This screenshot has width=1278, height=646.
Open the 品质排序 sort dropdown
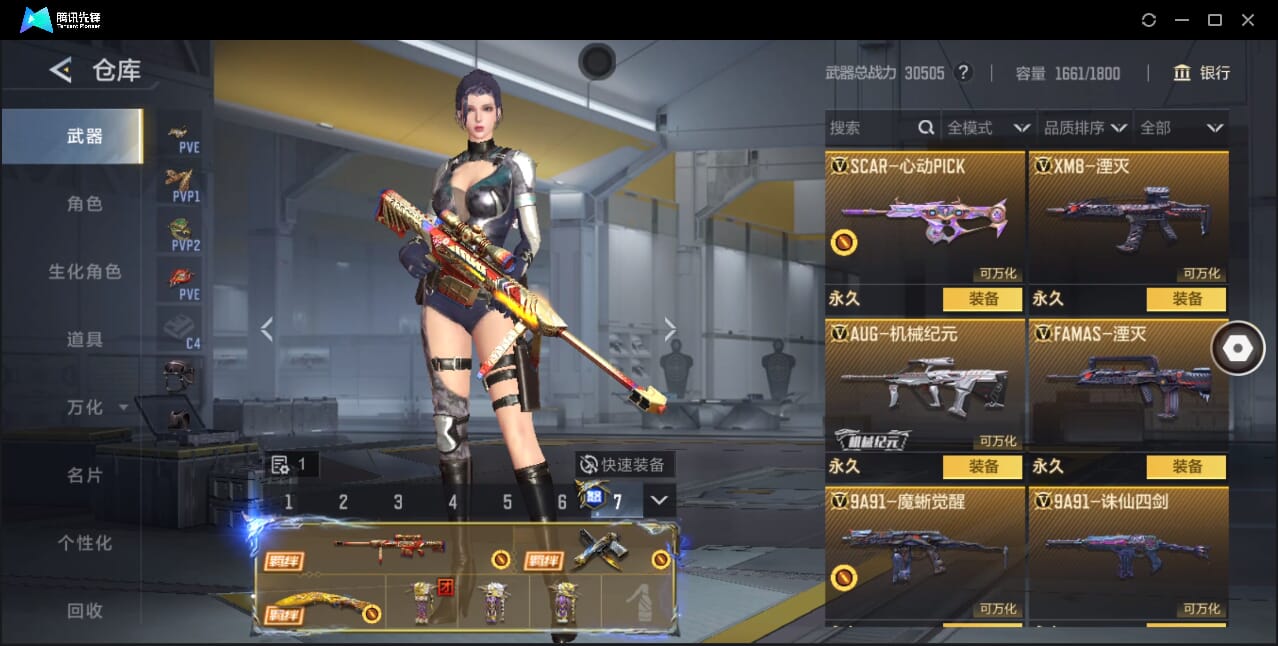coord(1085,128)
